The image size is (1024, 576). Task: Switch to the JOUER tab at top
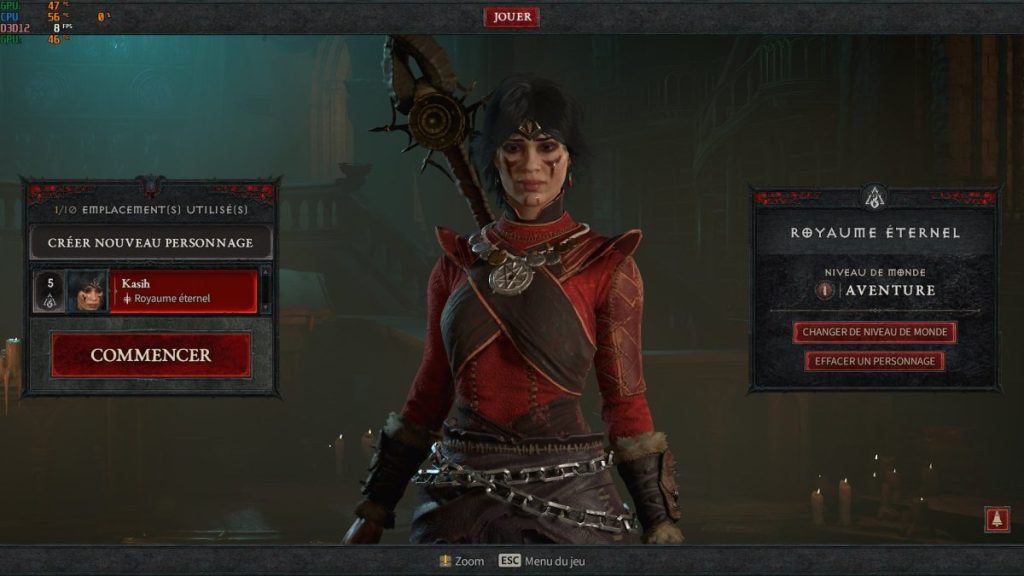click(x=512, y=17)
